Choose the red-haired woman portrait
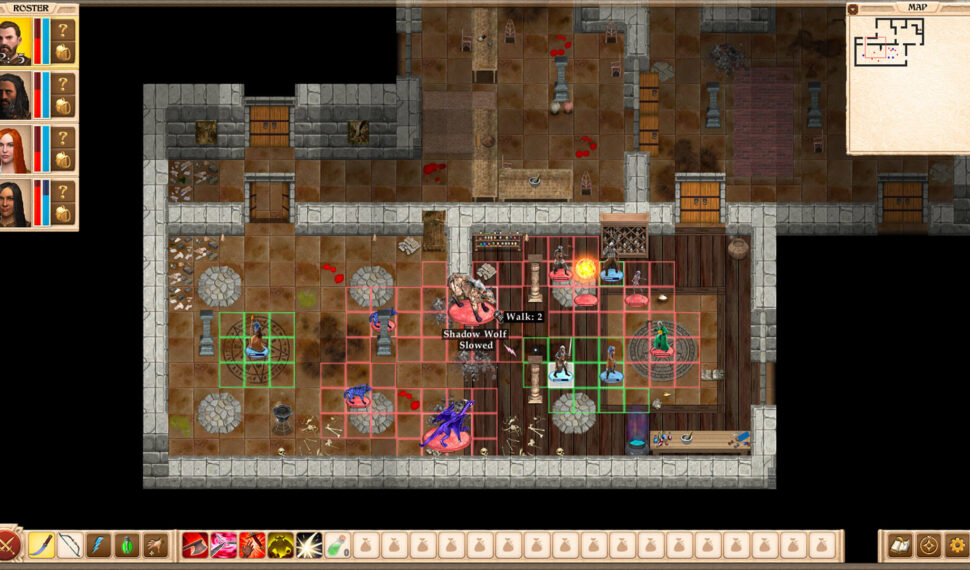This screenshot has height=570, width=970. point(15,150)
